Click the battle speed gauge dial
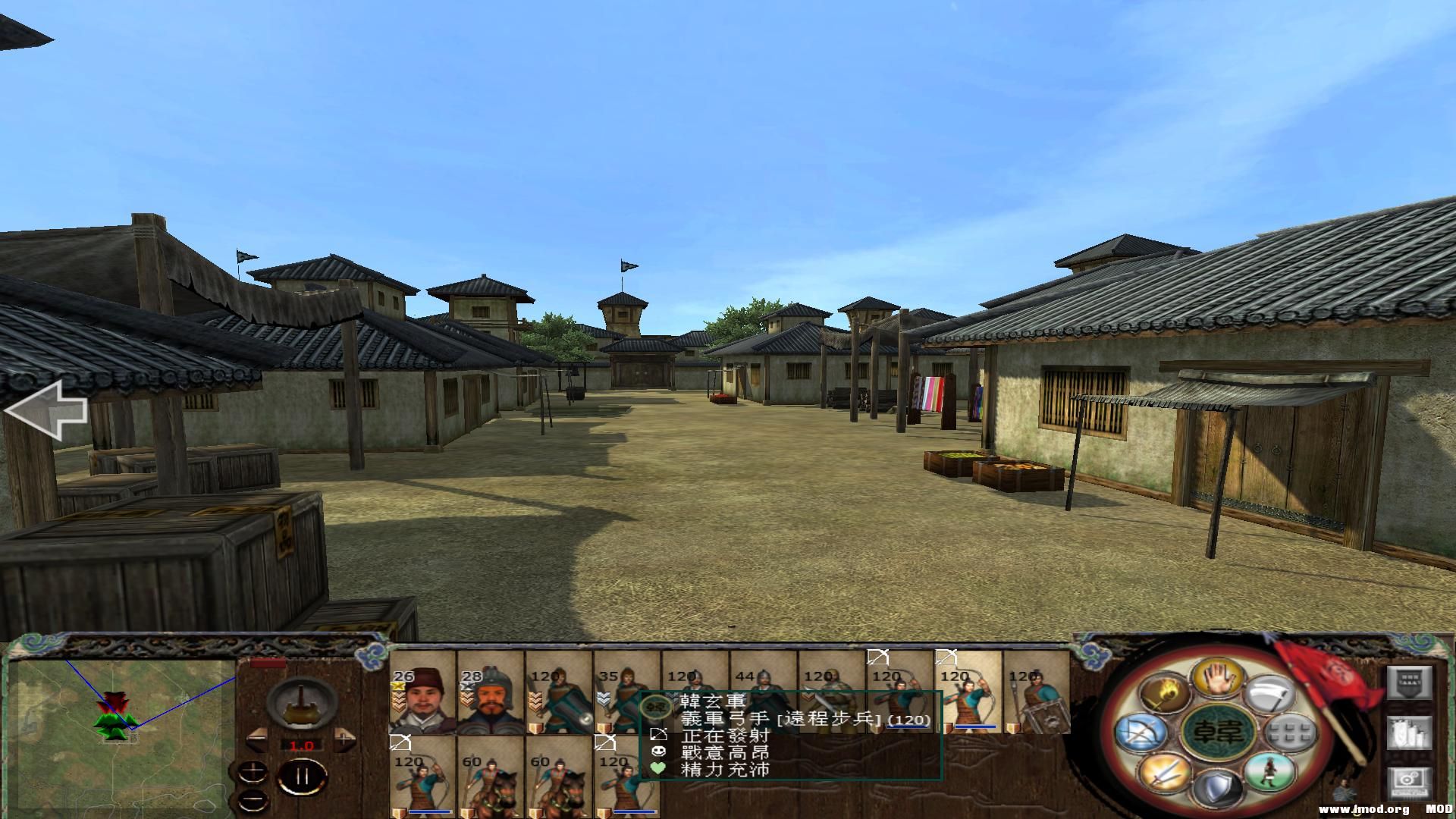 300,704
